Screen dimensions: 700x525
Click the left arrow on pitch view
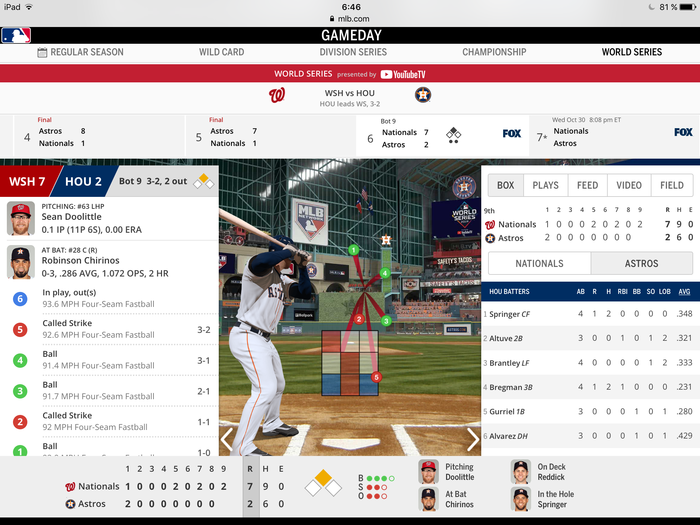(227, 439)
